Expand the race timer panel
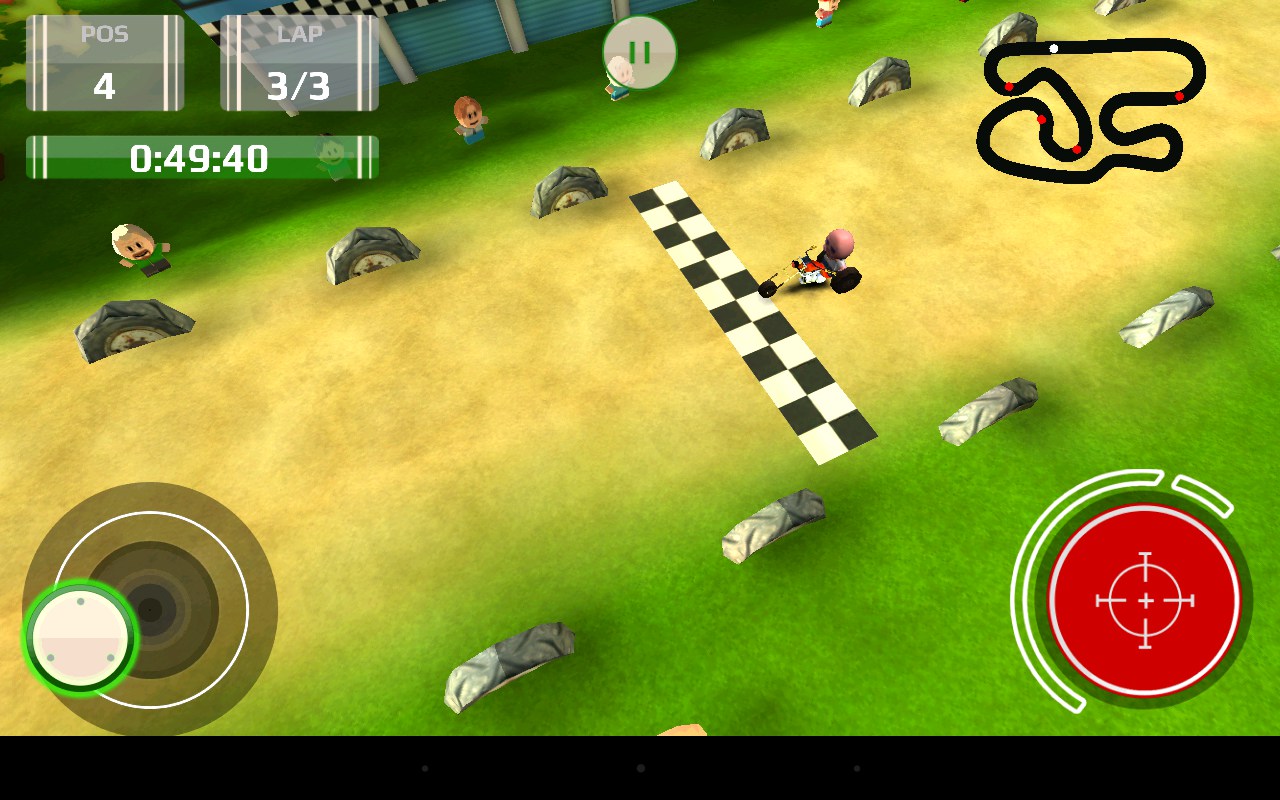The width and height of the screenshot is (1280, 800). click(200, 157)
